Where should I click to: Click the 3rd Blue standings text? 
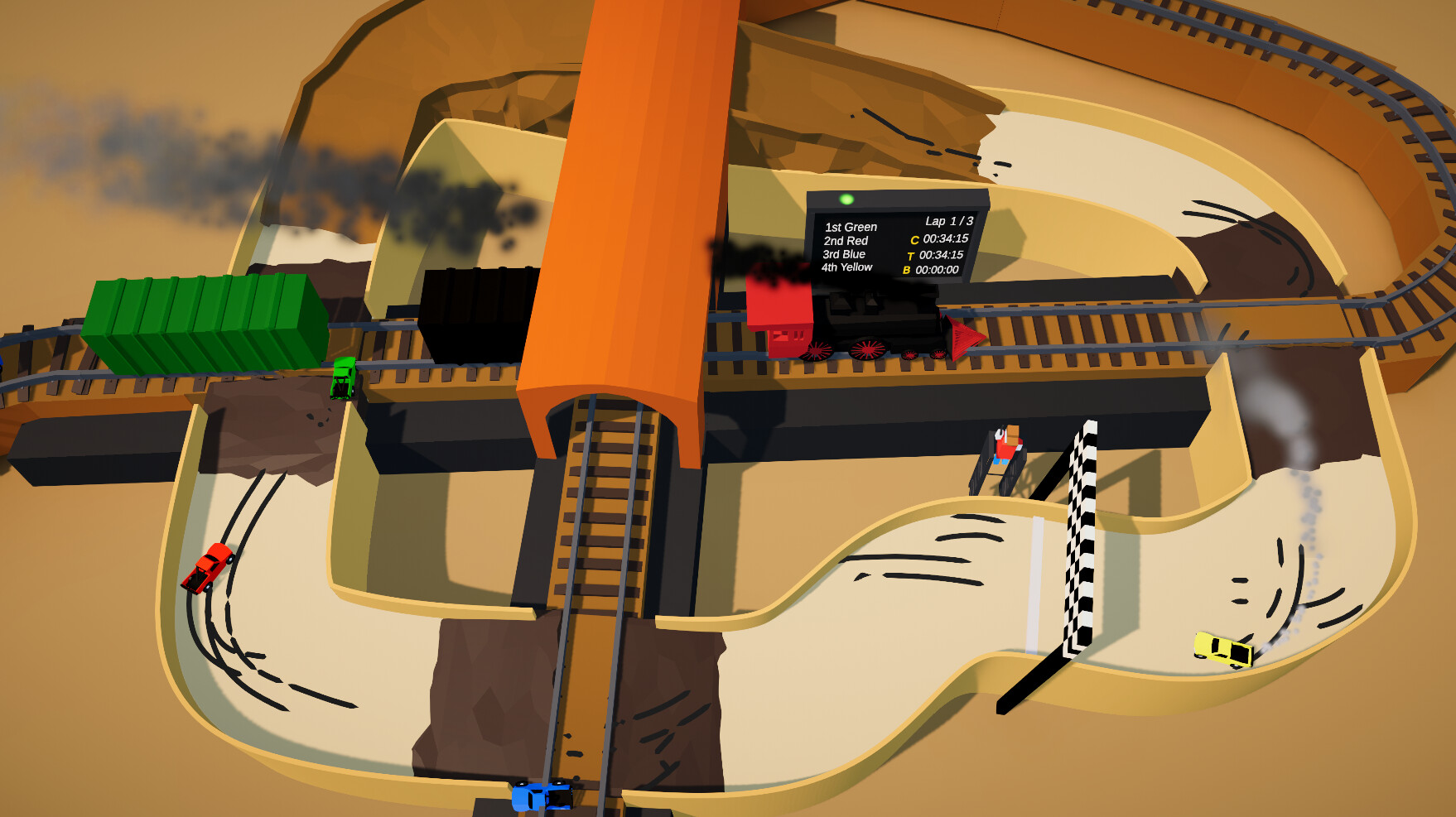coord(841,253)
